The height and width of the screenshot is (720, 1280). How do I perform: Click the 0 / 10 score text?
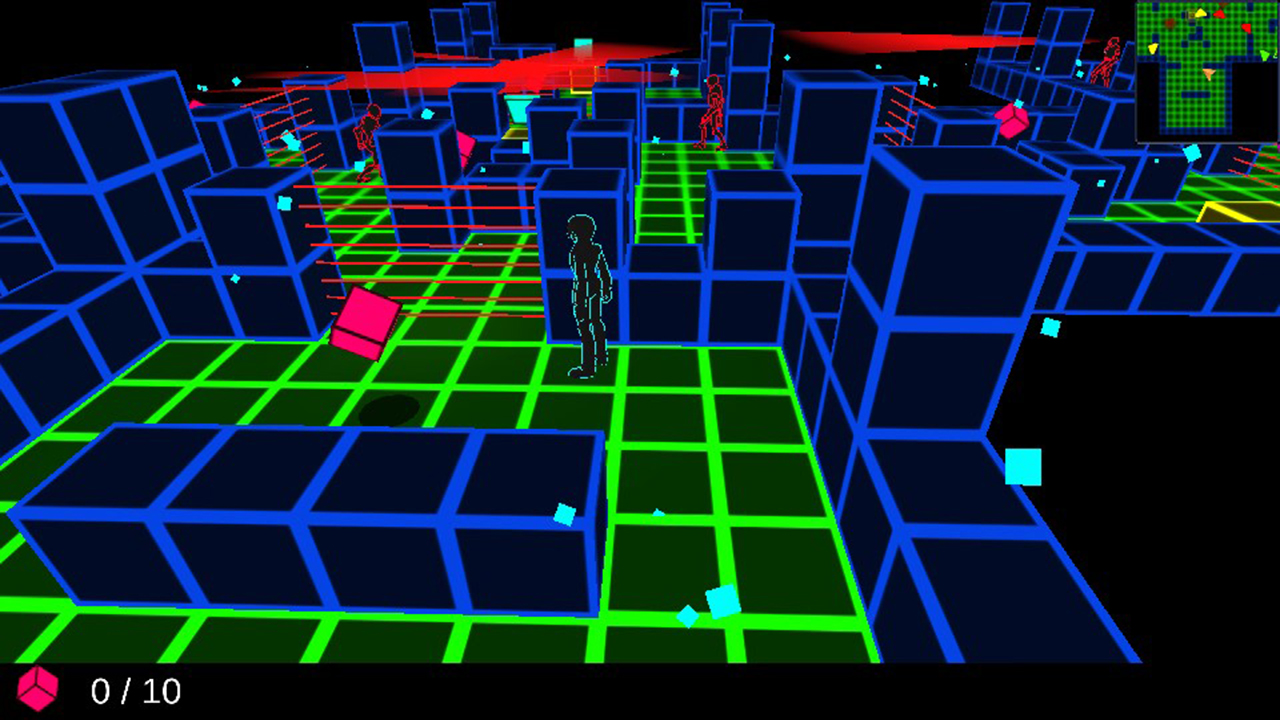pos(135,692)
